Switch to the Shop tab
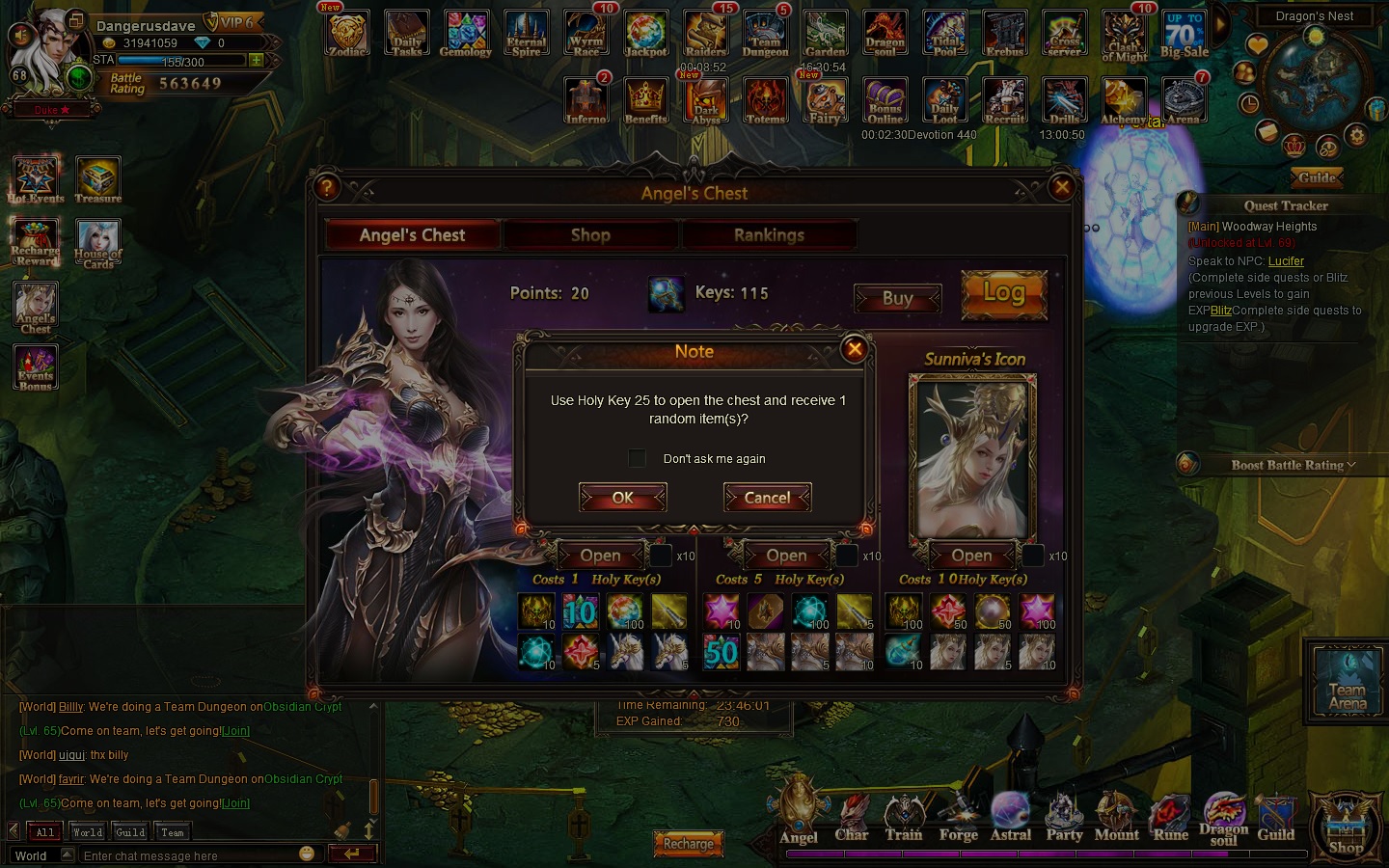The width and height of the screenshot is (1389, 868). (590, 235)
